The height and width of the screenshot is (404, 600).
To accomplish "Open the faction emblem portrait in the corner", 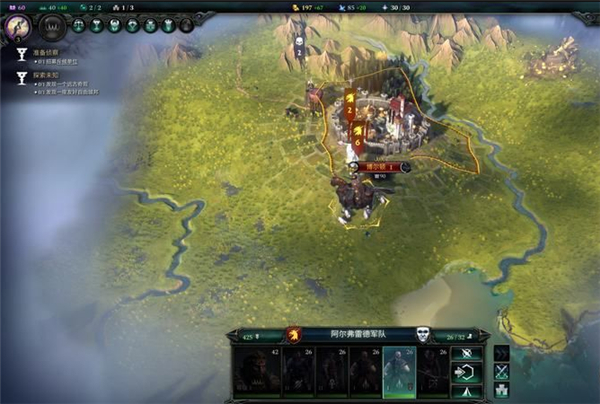I will (x=15, y=25).
